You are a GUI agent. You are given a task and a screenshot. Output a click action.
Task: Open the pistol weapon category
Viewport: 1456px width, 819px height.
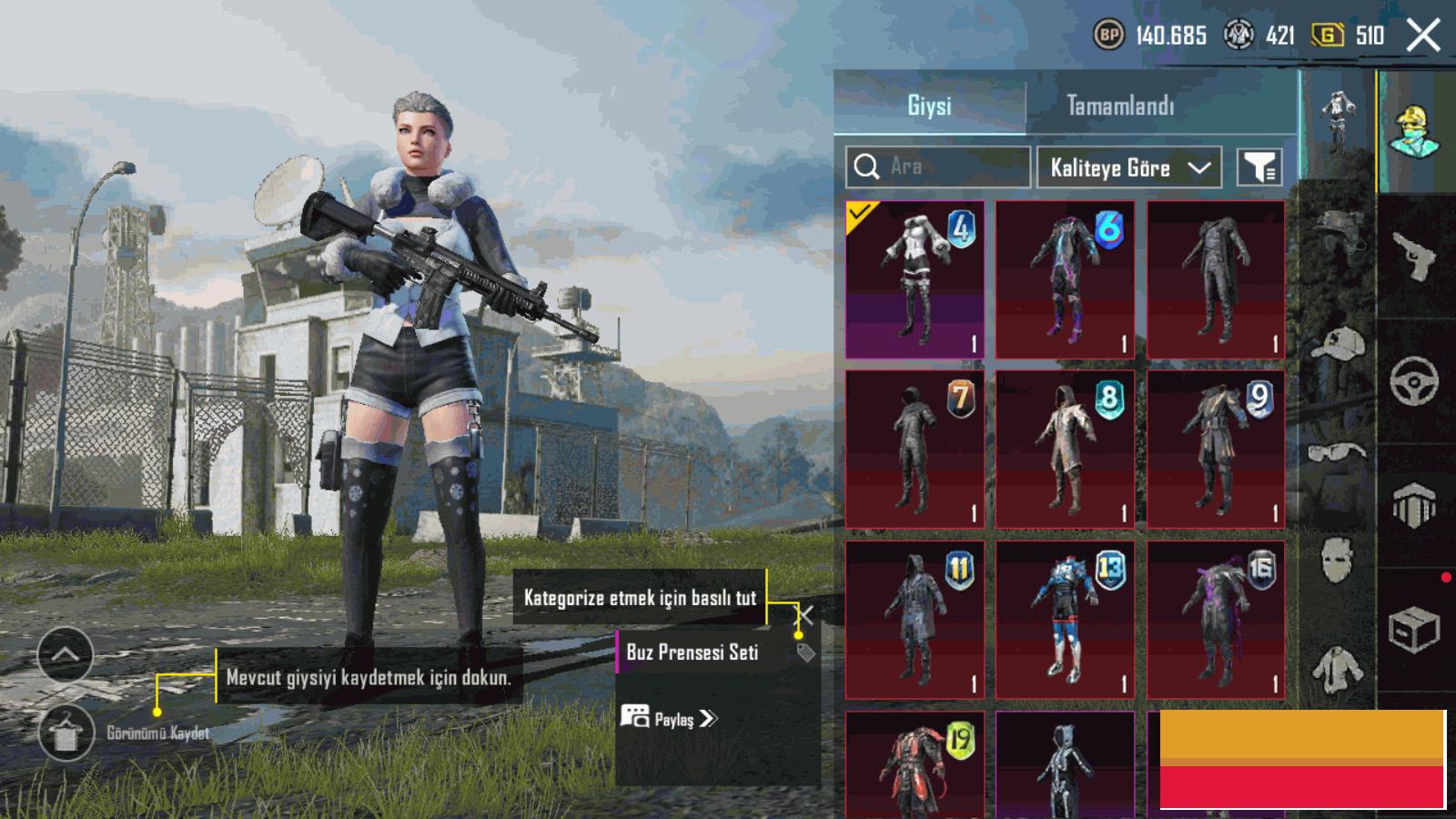coord(1413,256)
